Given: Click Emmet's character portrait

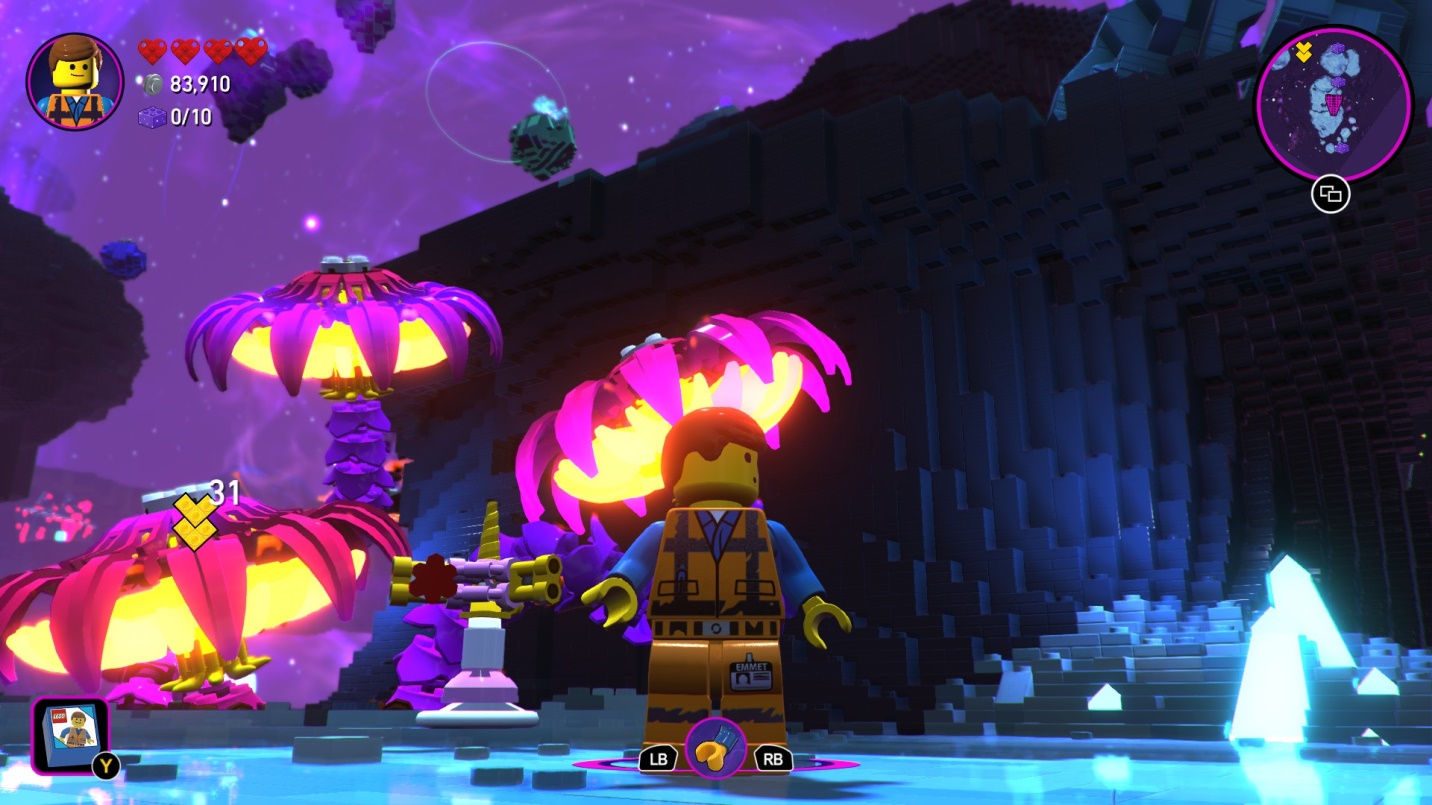Looking at the screenshot, I should [75, 81].
